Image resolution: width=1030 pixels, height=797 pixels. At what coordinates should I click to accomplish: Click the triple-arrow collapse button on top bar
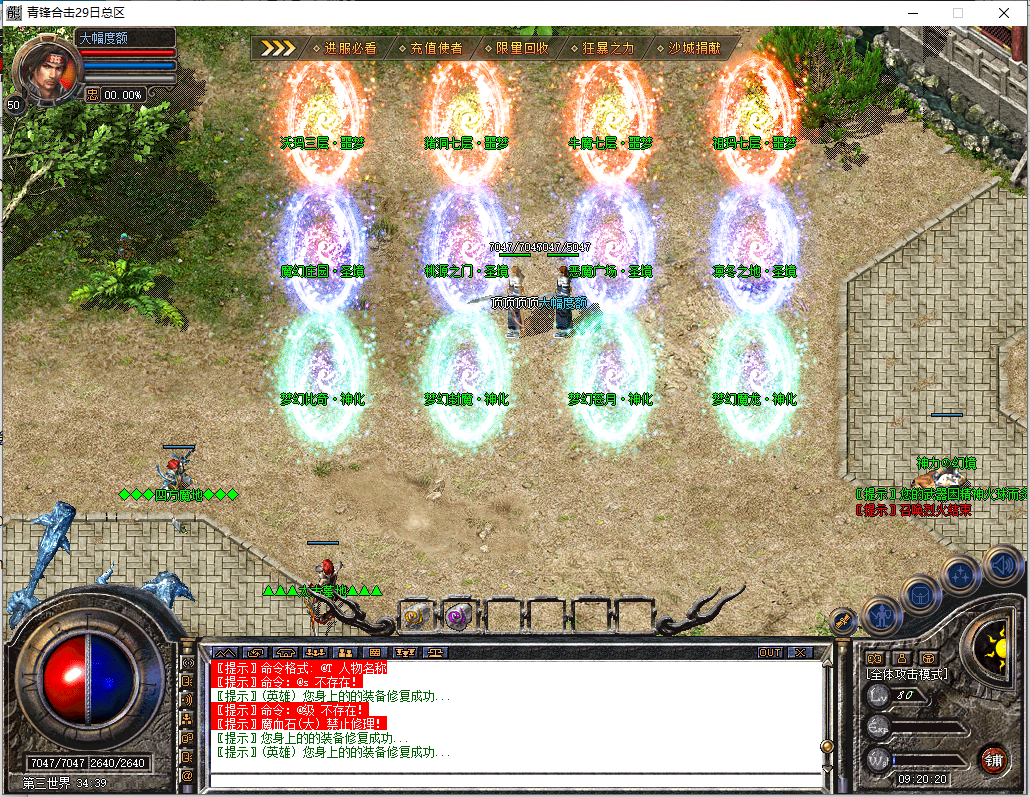(278, 48)
